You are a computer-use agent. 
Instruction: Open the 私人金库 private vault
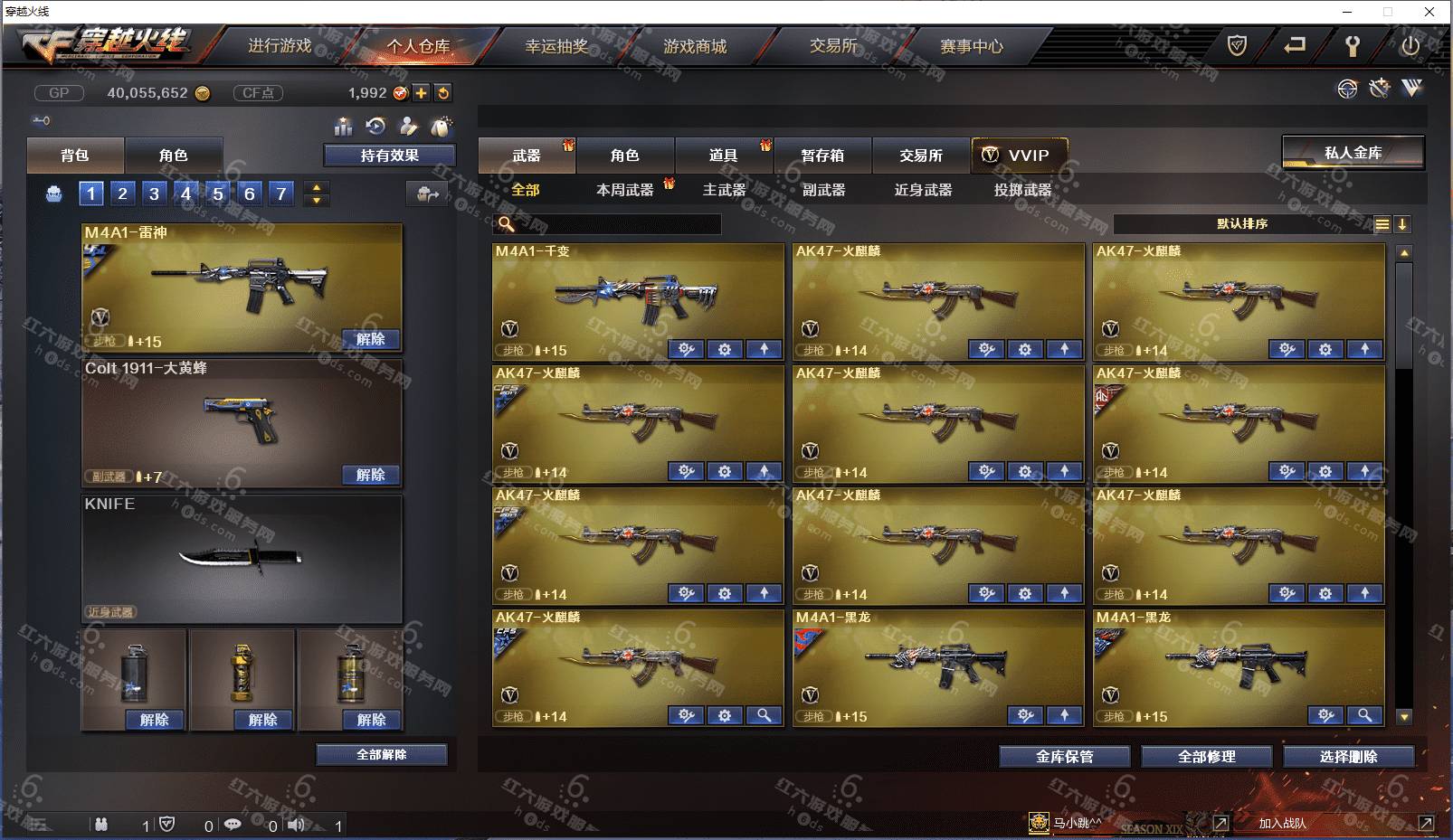click(1353, 153)
